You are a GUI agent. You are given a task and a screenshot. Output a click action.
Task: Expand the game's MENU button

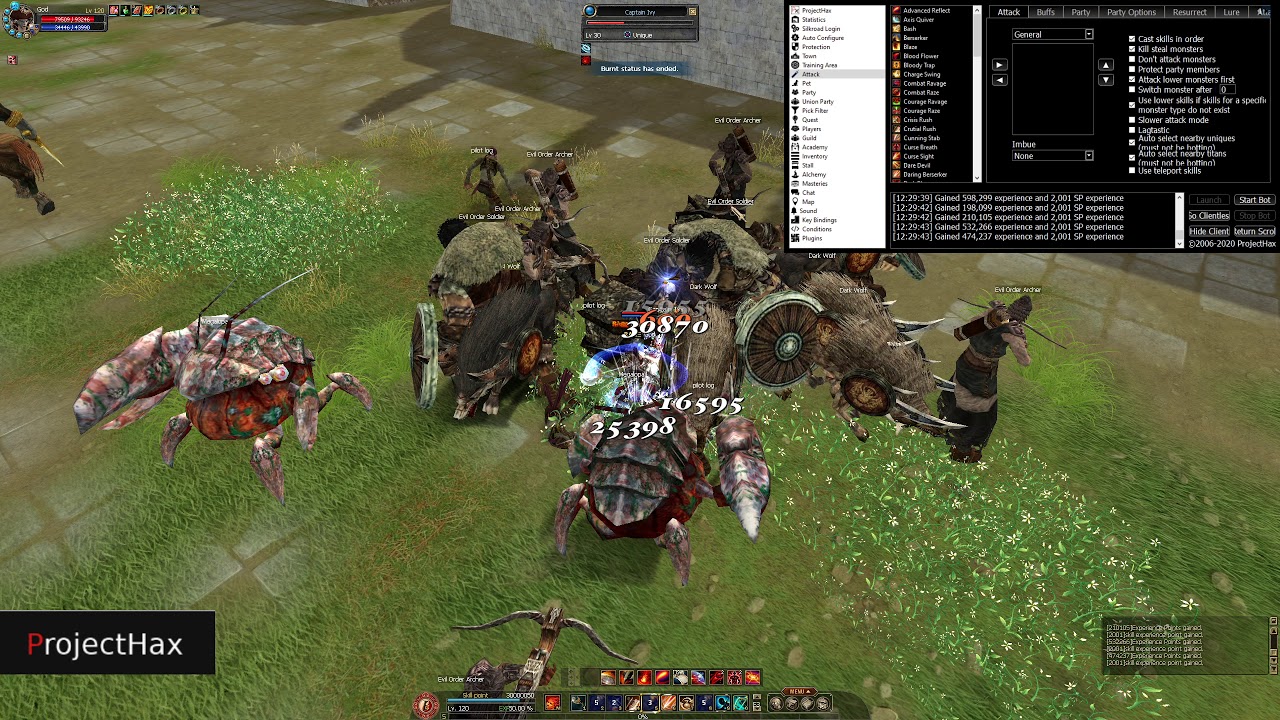click(x=798, y=691)
